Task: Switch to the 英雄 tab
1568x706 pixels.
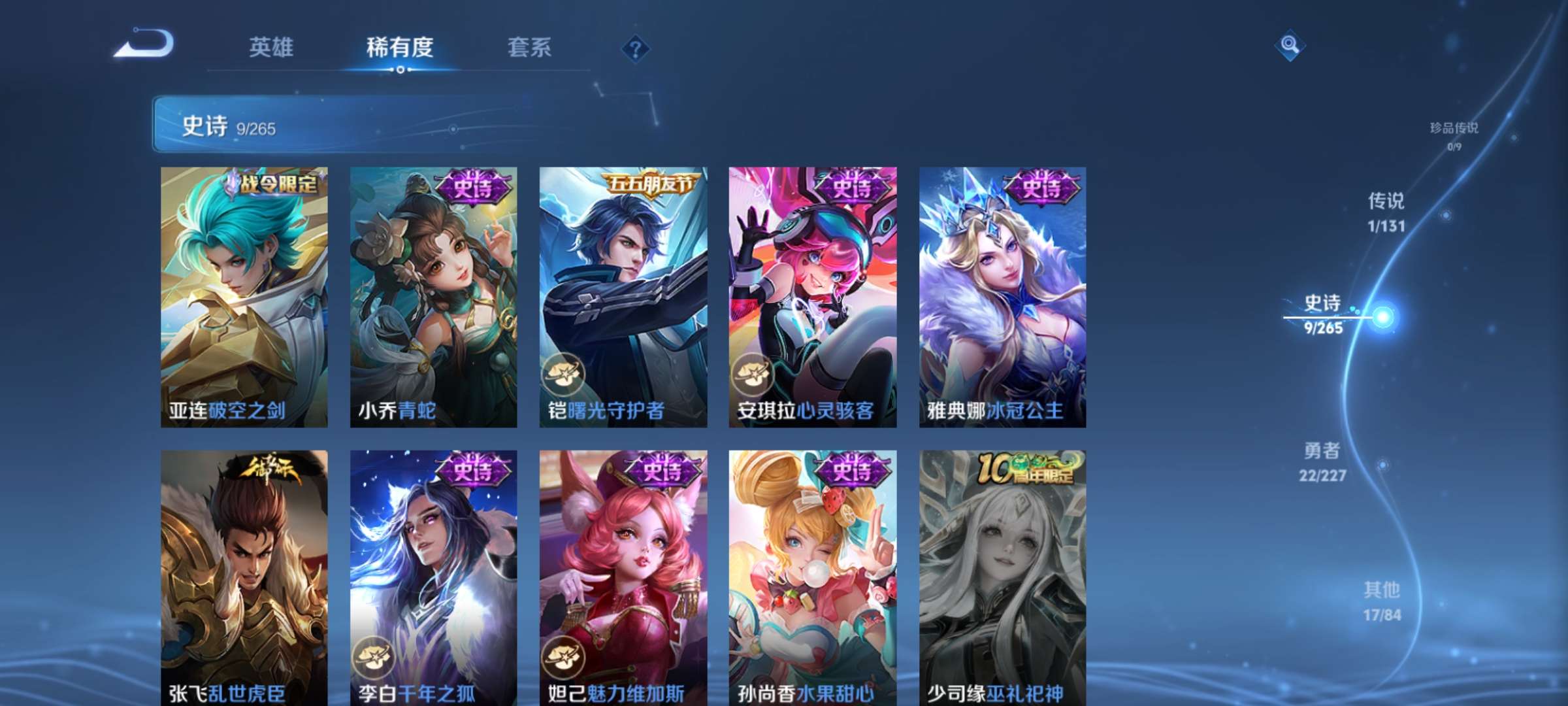Action: (272, 48)
